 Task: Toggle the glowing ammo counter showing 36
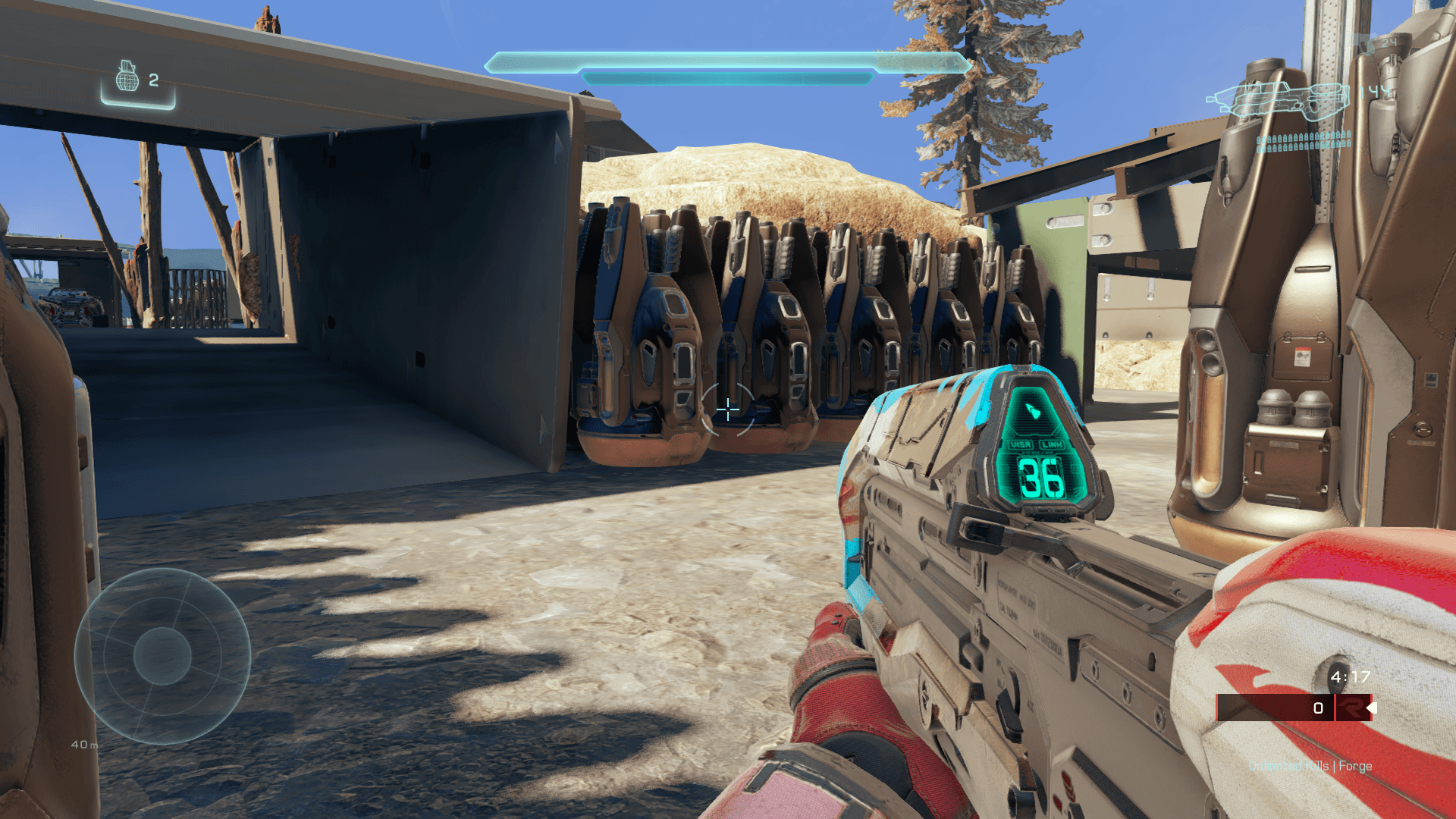[1042, 479]
